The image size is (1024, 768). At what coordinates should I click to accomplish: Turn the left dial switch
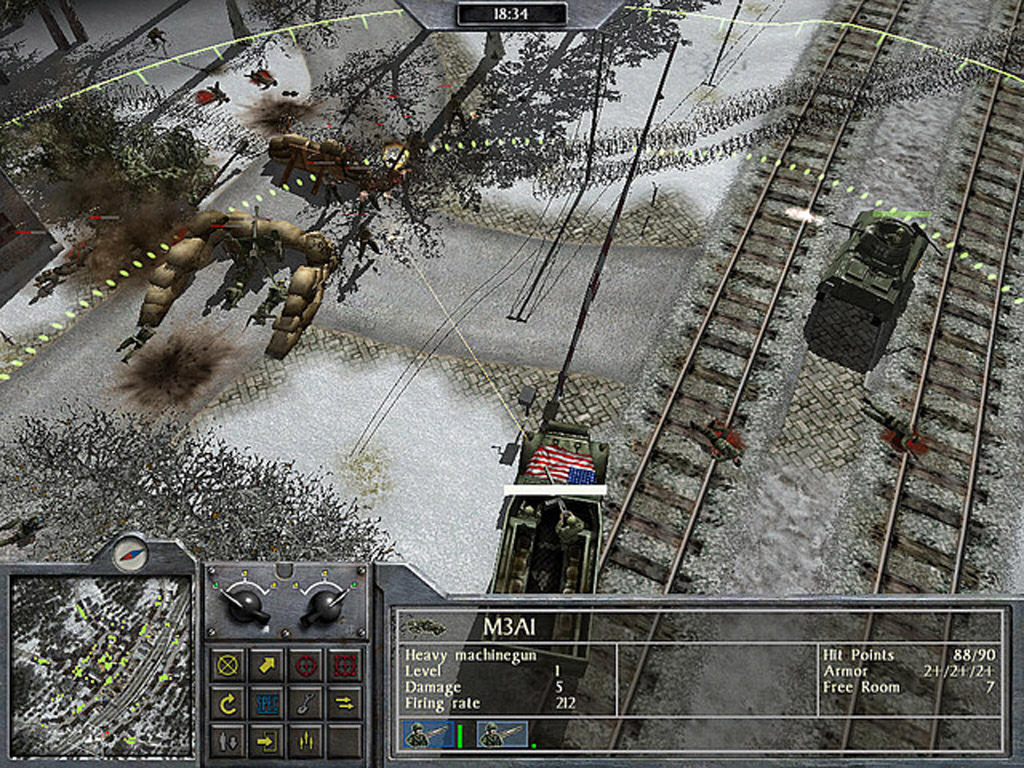pyautogui.click(x=244, y=603)
